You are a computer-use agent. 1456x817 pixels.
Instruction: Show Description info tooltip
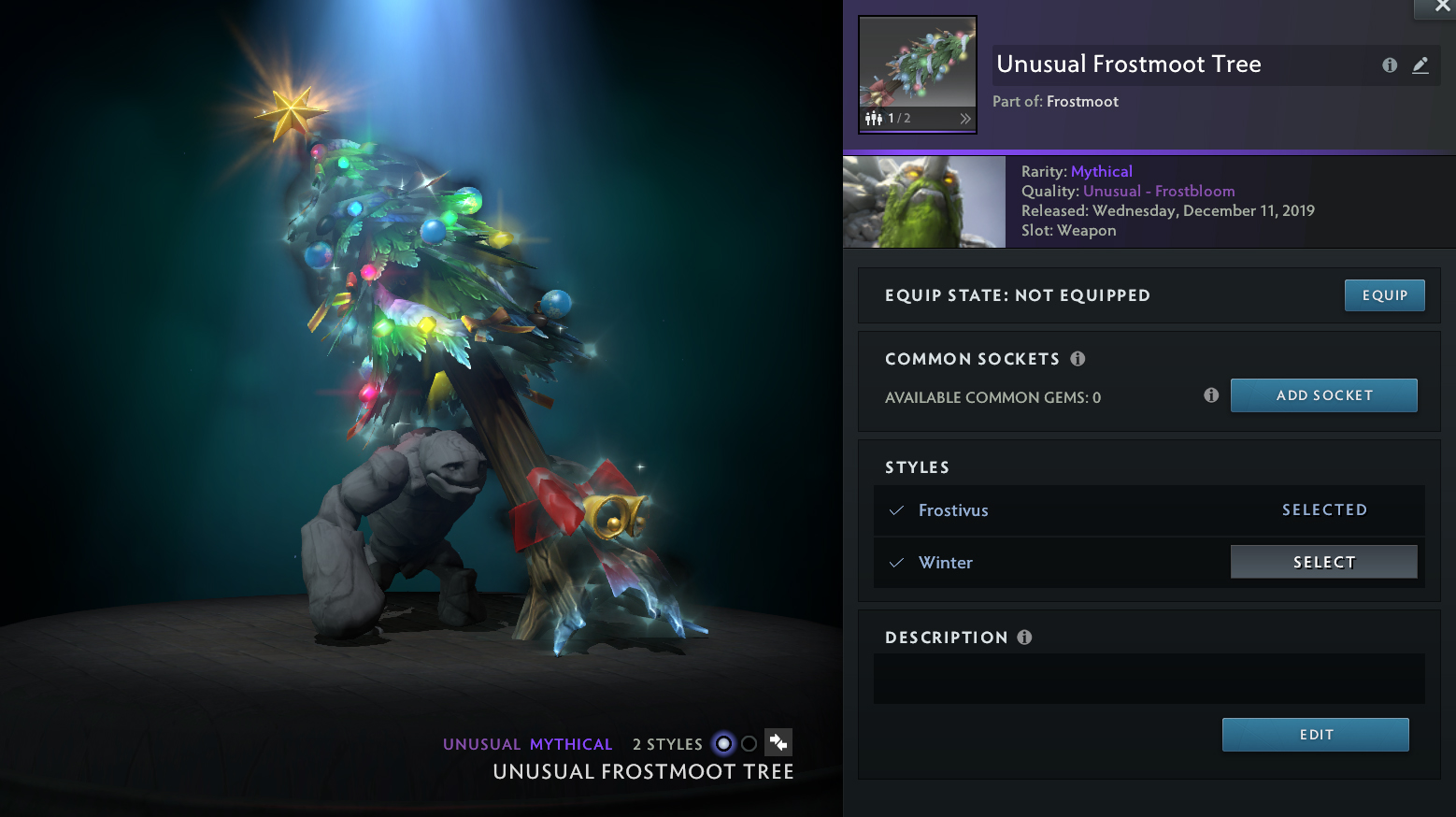[1024, 638]
